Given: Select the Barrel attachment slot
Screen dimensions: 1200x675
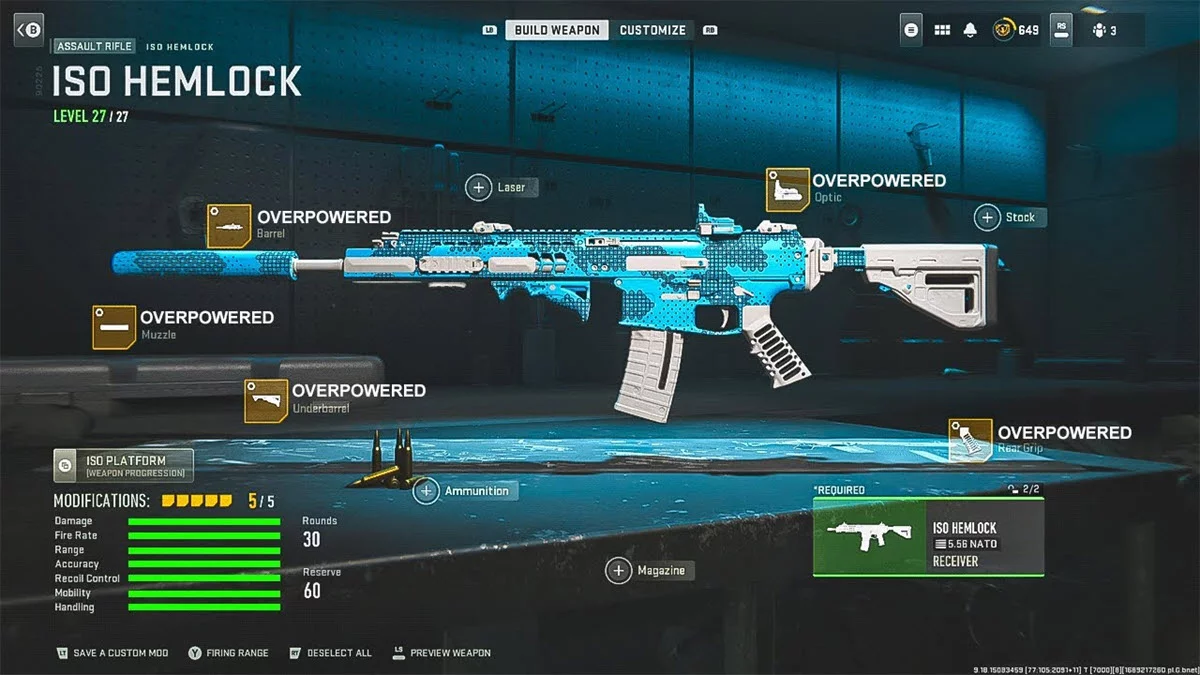Looking at the screenshot, I should (x=229, y=225).
